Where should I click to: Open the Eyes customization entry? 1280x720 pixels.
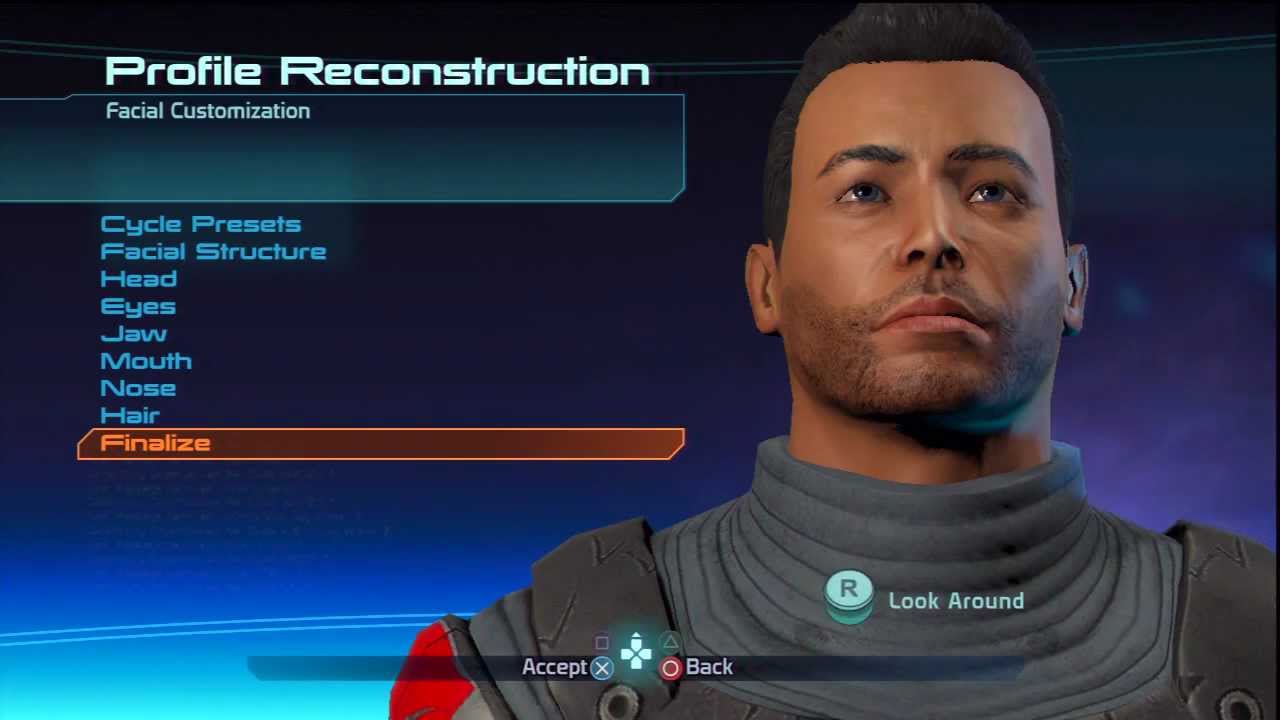click(x=138, y=306)
